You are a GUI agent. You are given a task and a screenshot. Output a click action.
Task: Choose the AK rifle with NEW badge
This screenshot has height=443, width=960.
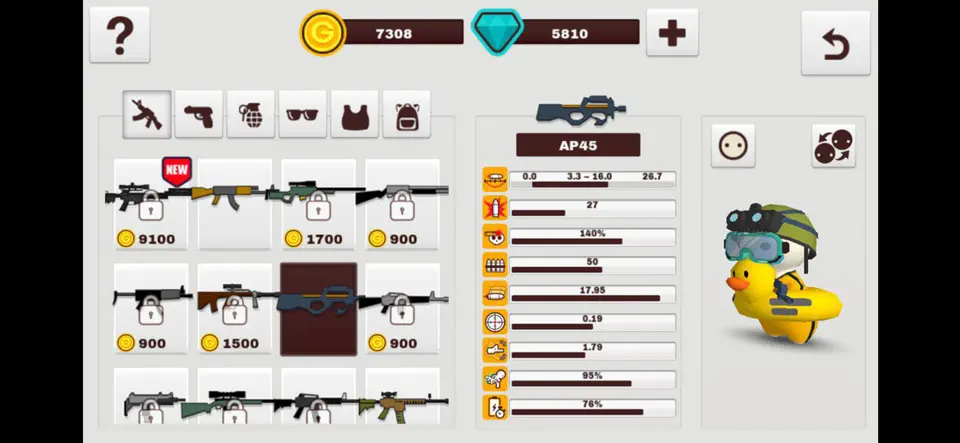234,205
